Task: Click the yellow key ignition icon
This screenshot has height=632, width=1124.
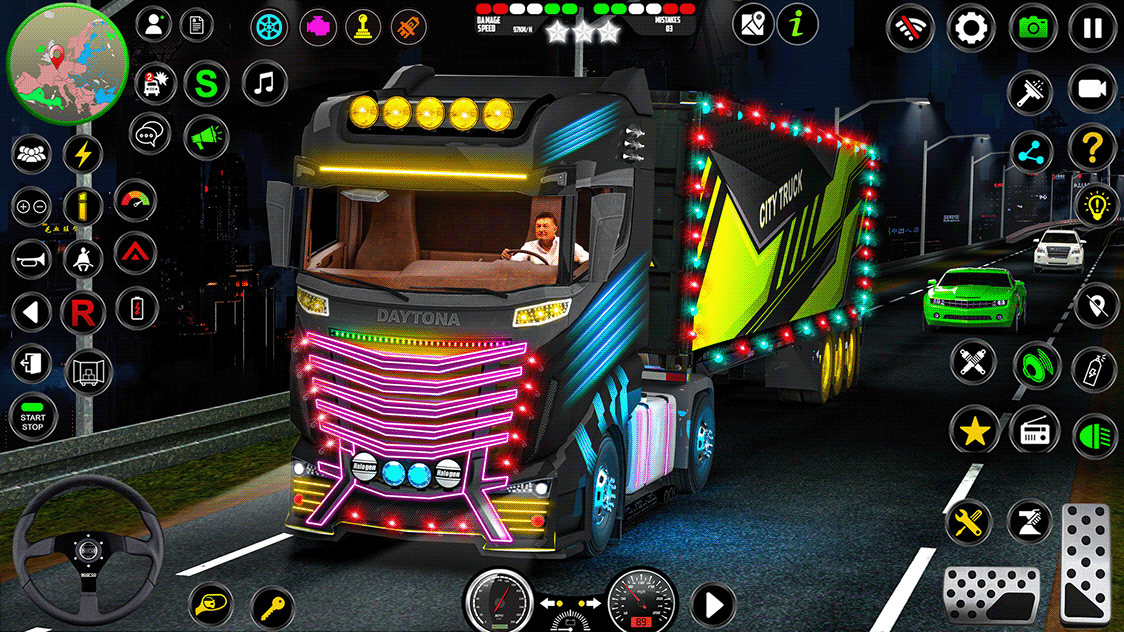Action: (x=272, y=605)
